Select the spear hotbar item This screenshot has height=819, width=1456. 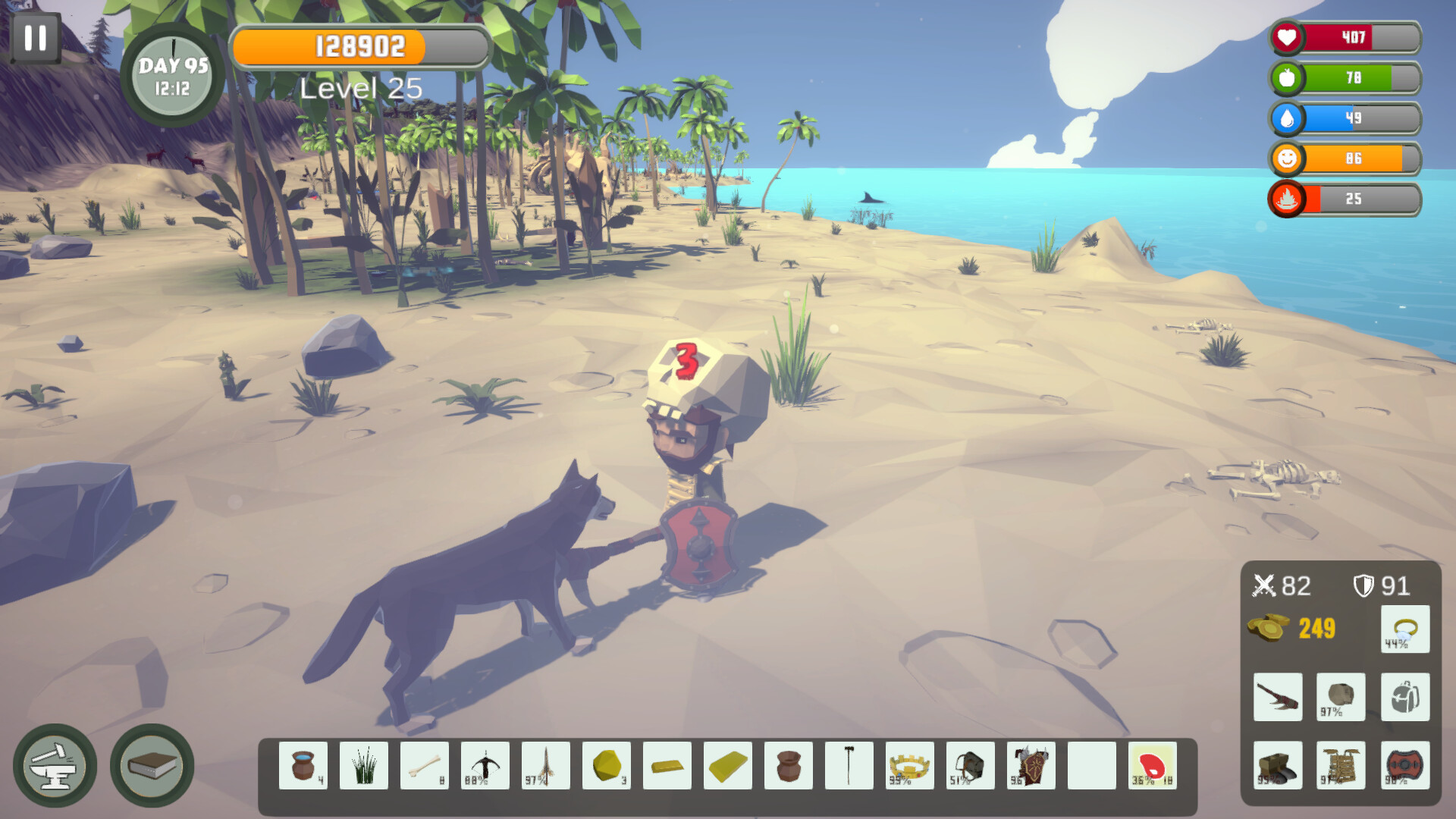pos(546,766)
